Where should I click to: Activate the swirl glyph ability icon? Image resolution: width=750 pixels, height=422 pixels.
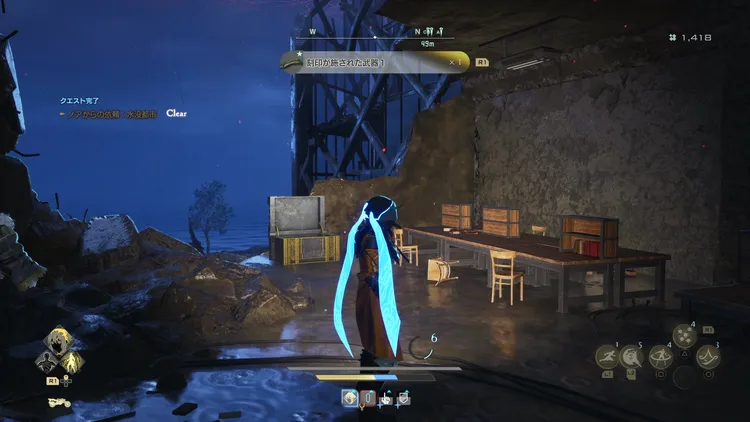click(708, 356)
